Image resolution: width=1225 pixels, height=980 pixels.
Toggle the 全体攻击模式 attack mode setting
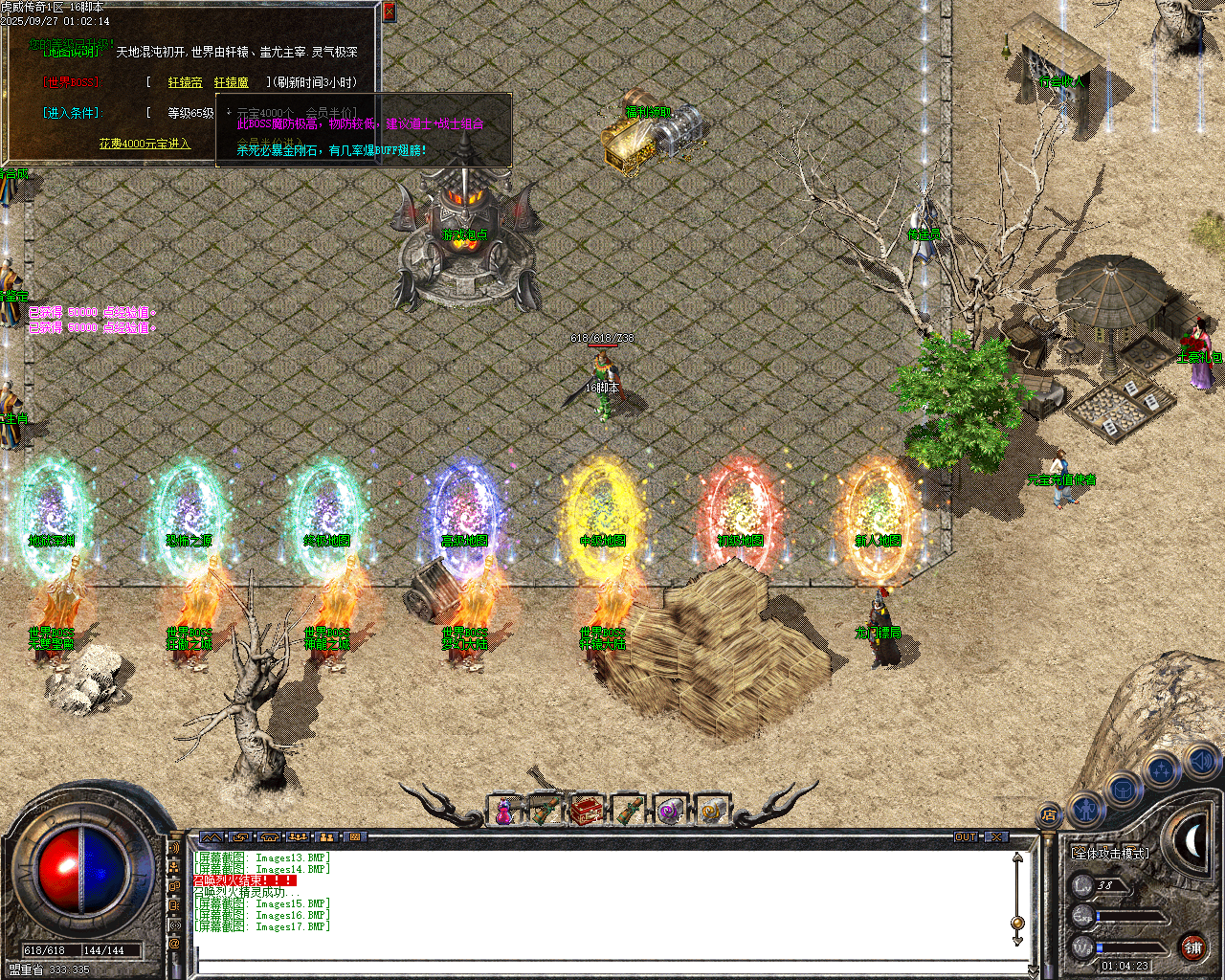point(1110,853)
